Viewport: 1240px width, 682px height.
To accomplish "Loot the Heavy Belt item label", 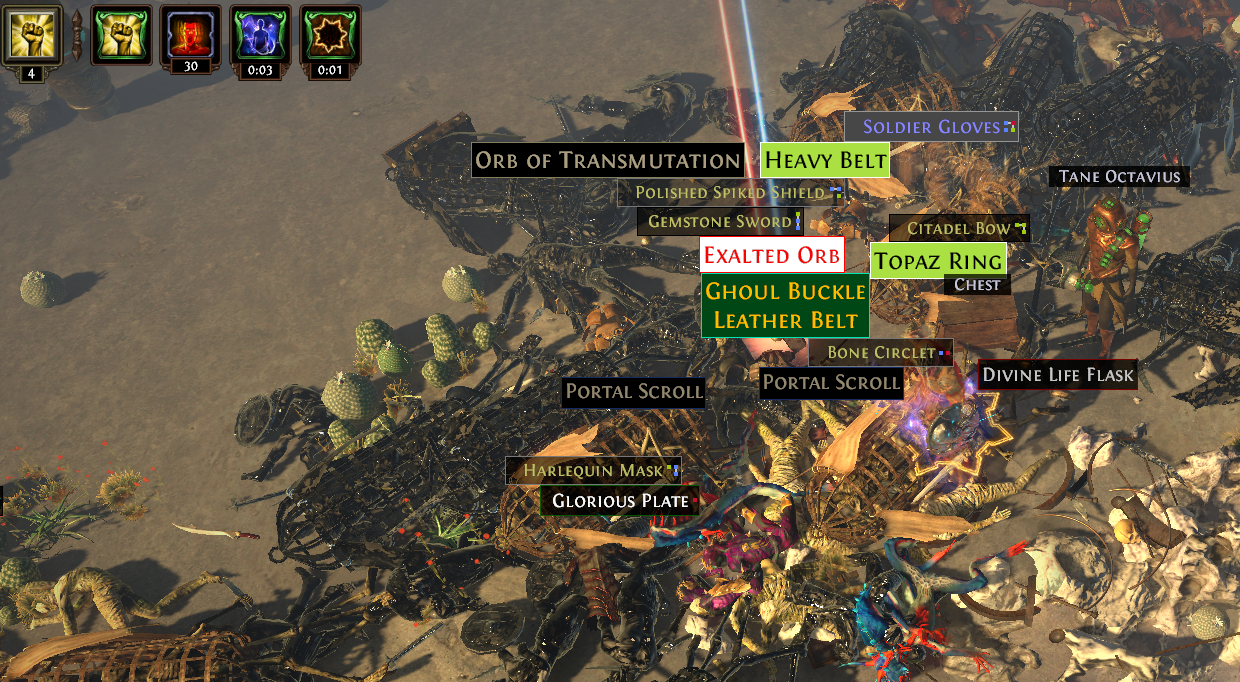I will point(825,160).
